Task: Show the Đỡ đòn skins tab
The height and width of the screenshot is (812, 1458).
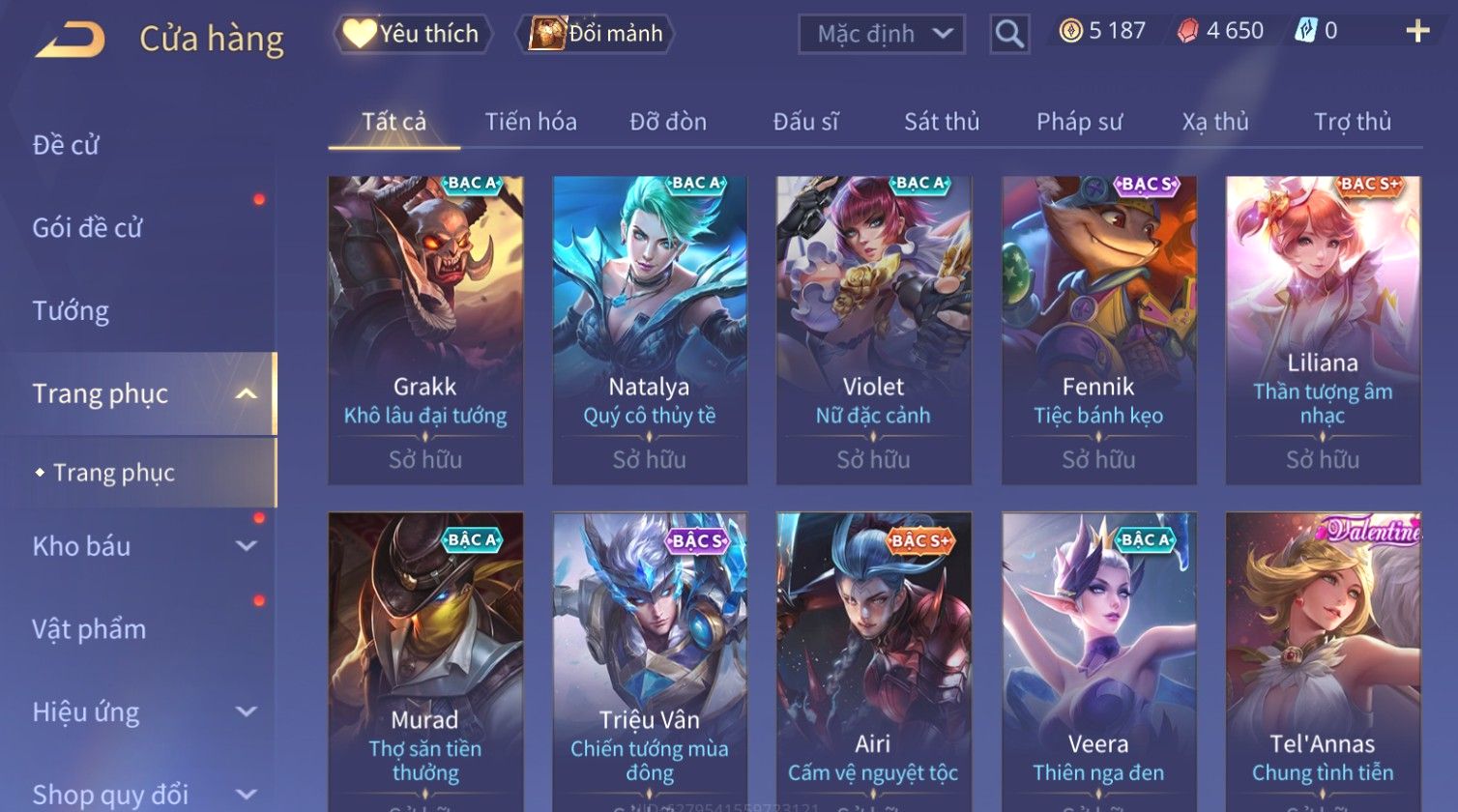Action: coord(668,122)
